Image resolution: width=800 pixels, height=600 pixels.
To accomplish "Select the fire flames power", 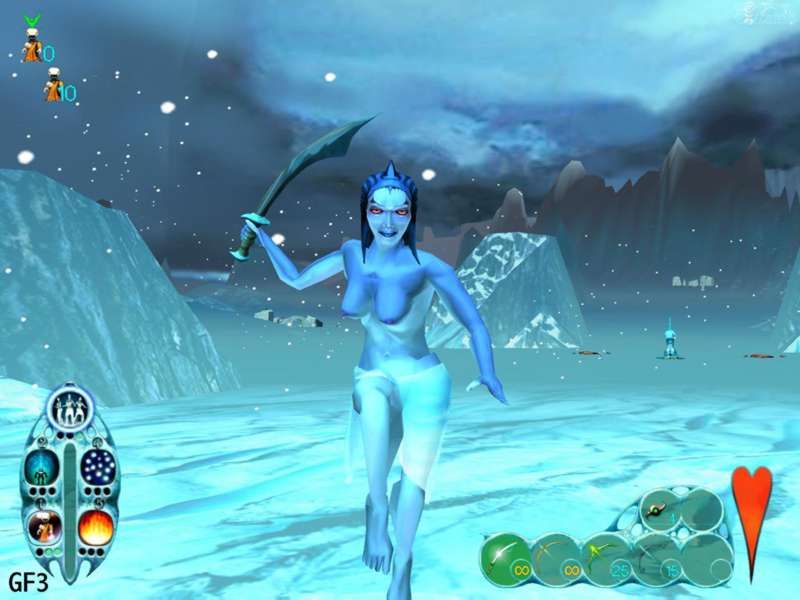I will click(x=96, y=526).
